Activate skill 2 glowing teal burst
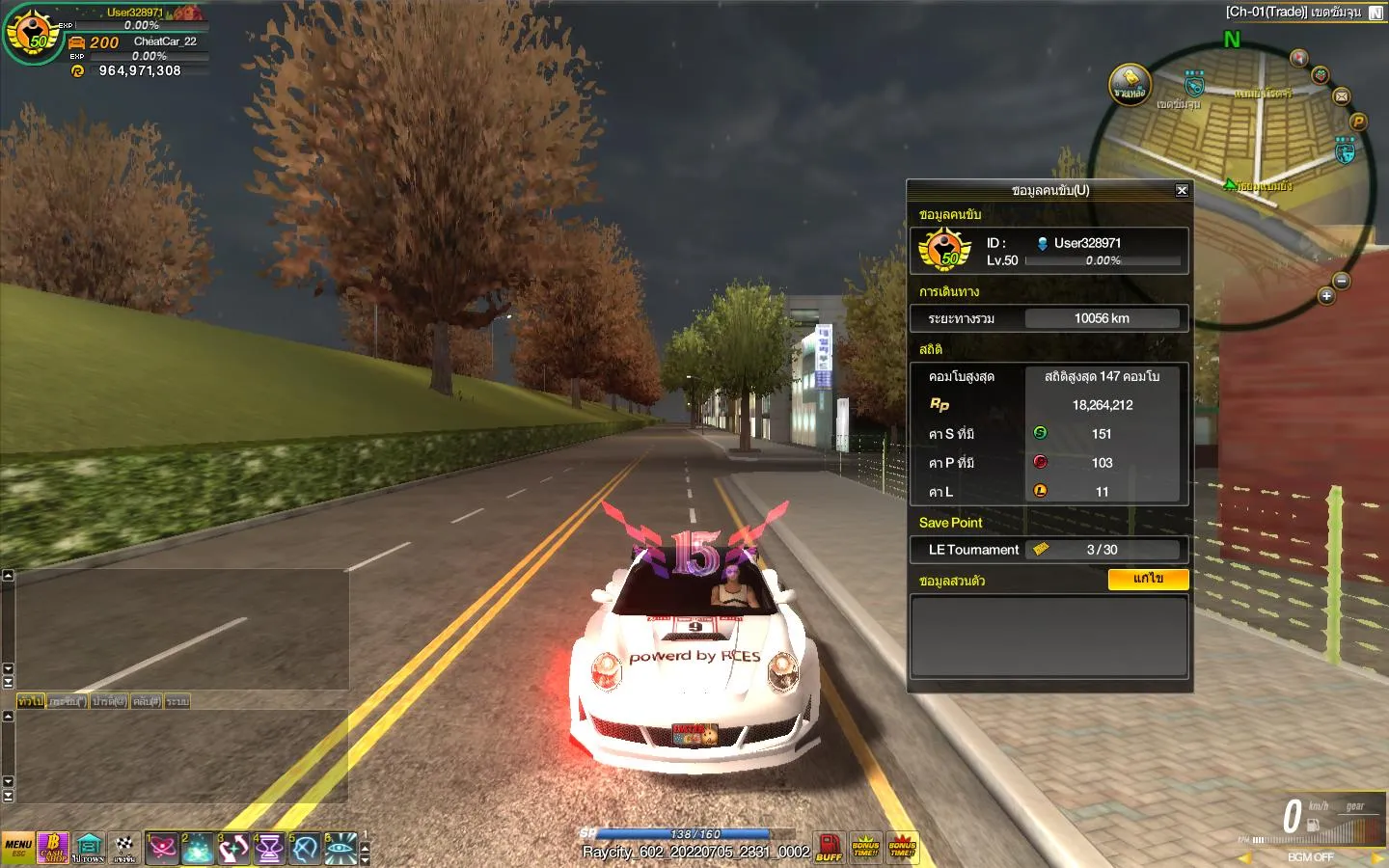 click(198, 849)
